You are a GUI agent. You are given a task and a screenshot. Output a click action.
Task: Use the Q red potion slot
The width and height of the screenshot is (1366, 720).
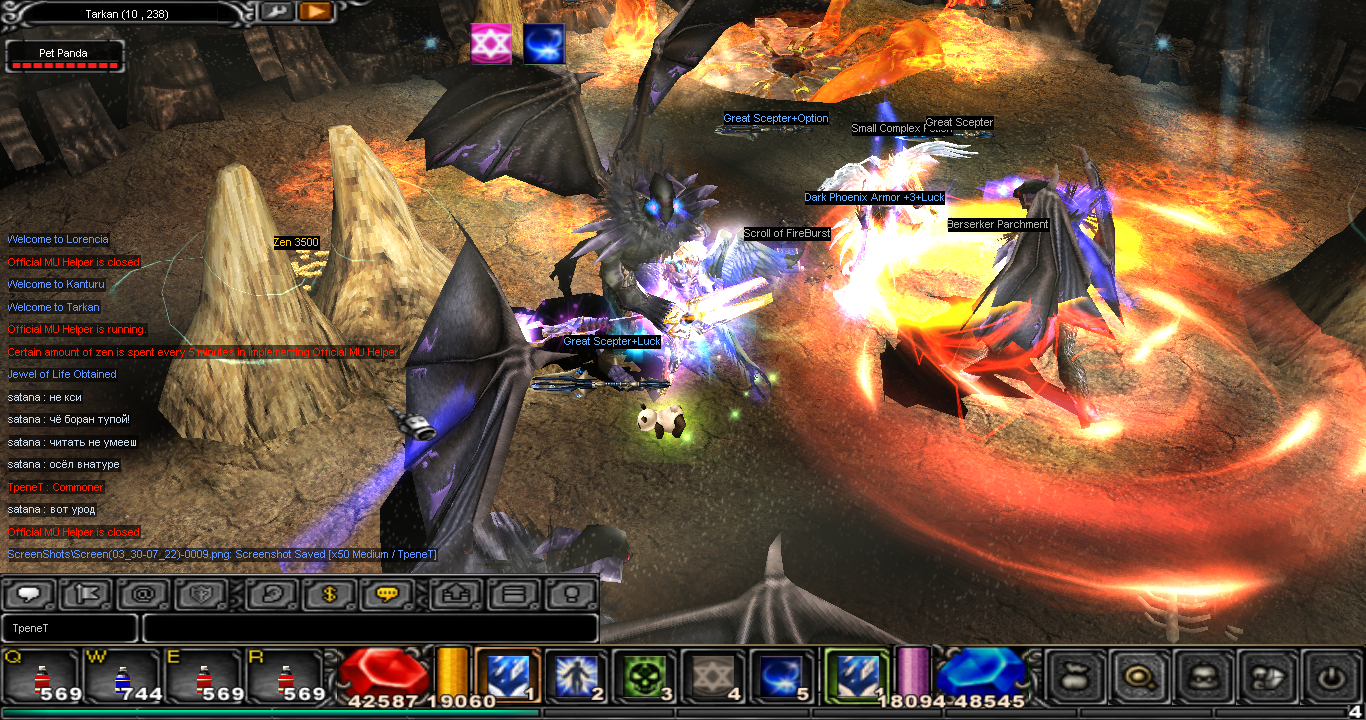[42, 675]
